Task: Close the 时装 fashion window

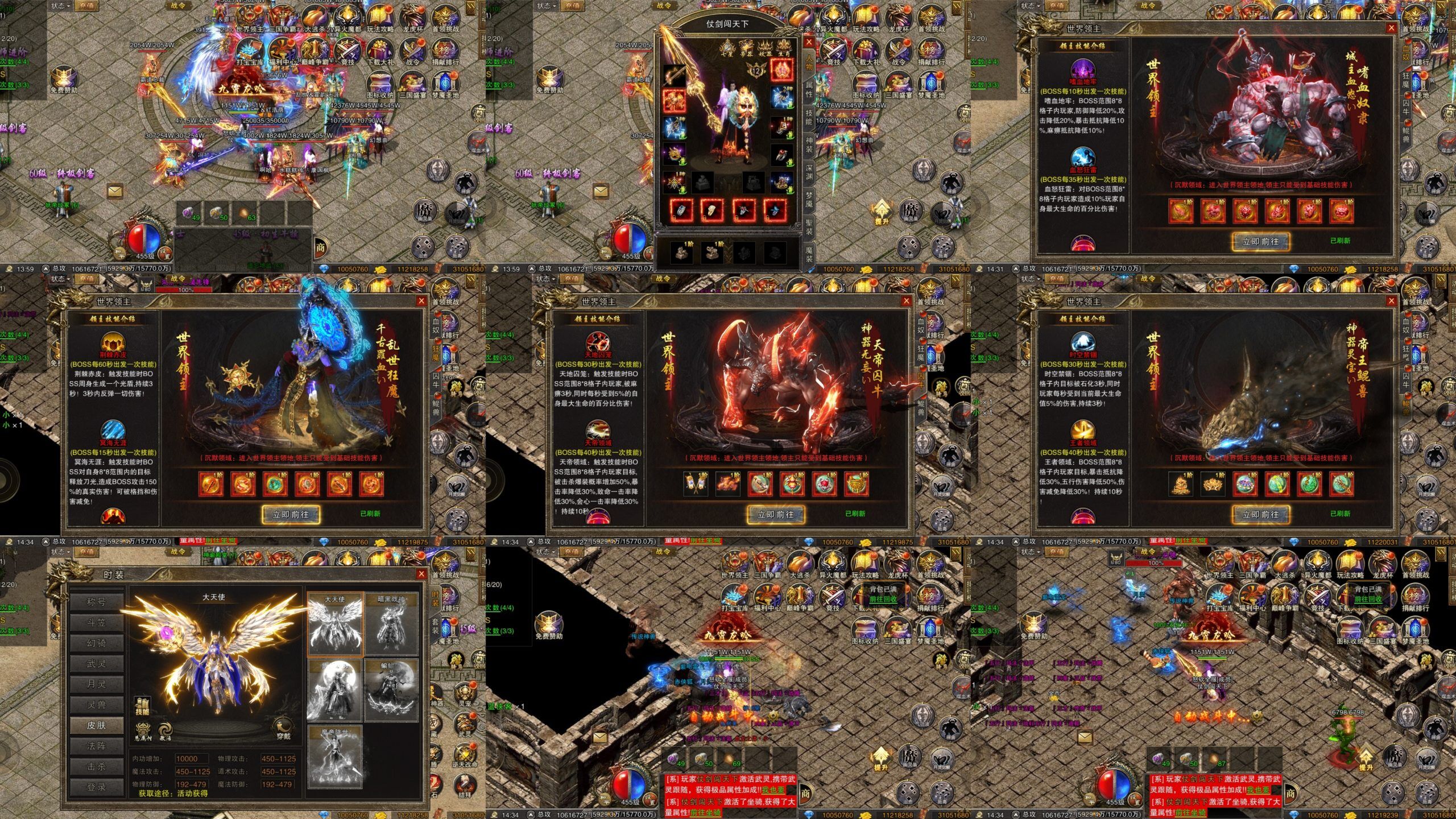Action: pyautogui.click(x=421, y=574)
